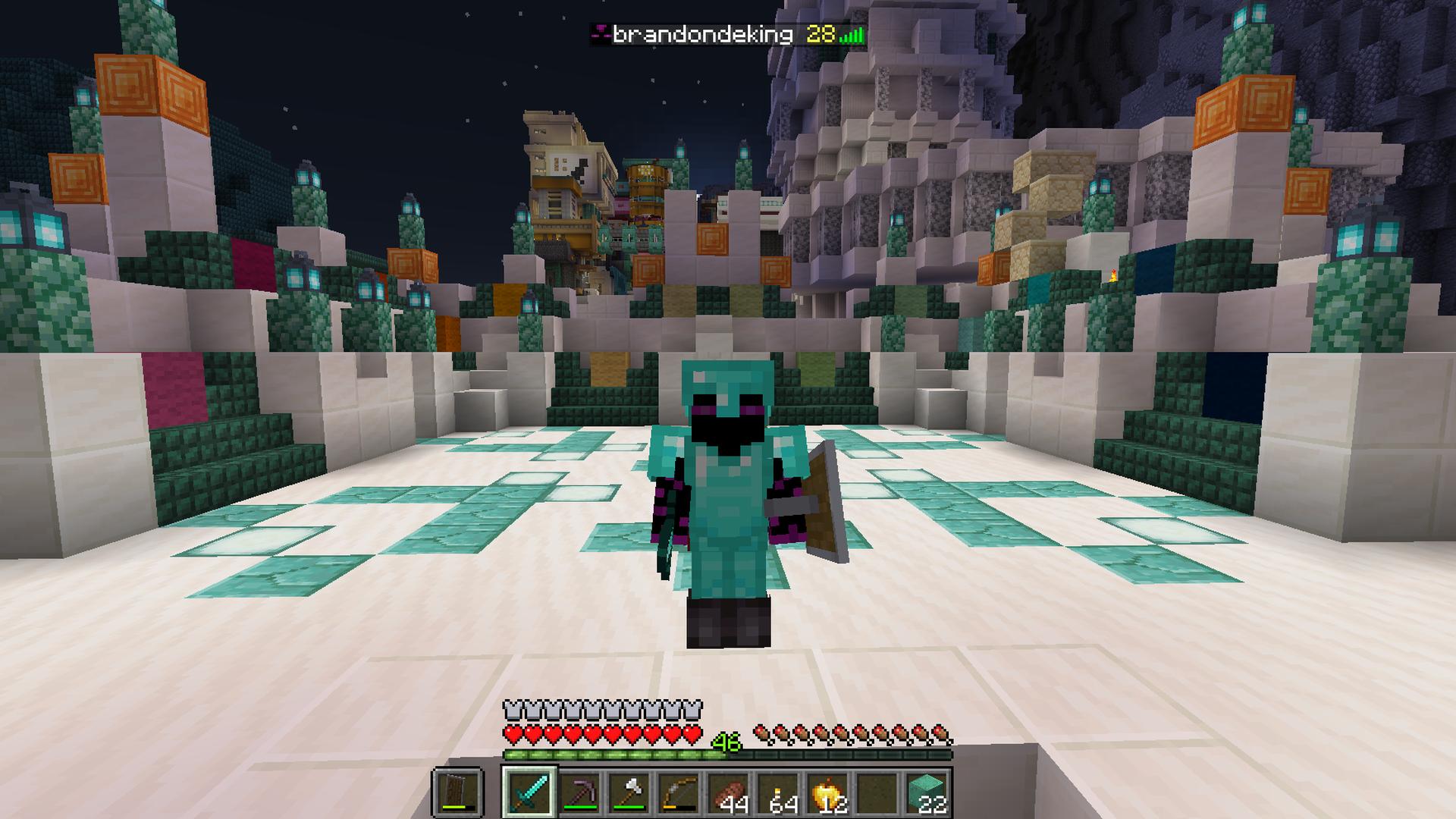Click the offhand shield slot

click(x=457, y=792)
